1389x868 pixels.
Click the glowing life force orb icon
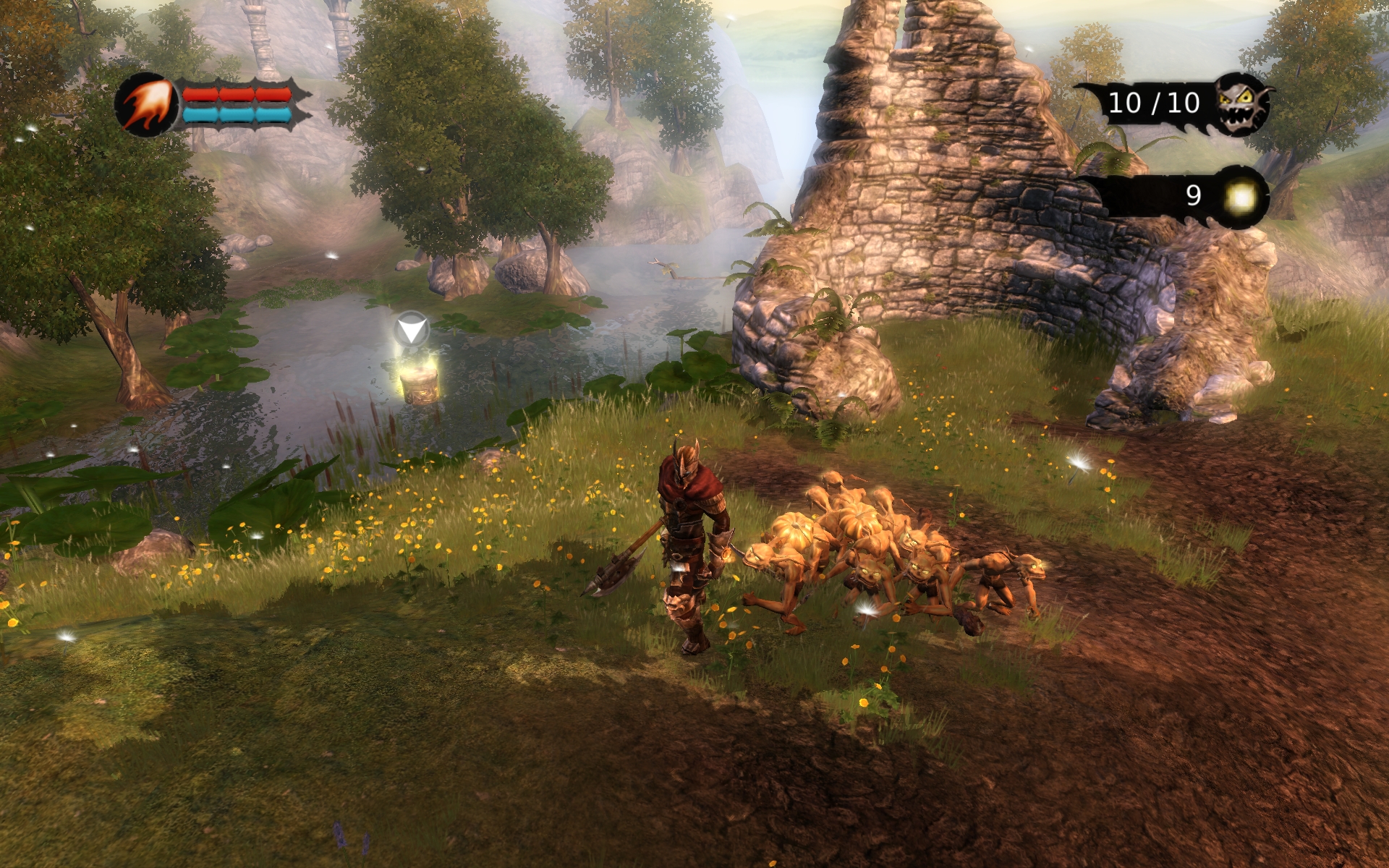tap(1241, 197)
